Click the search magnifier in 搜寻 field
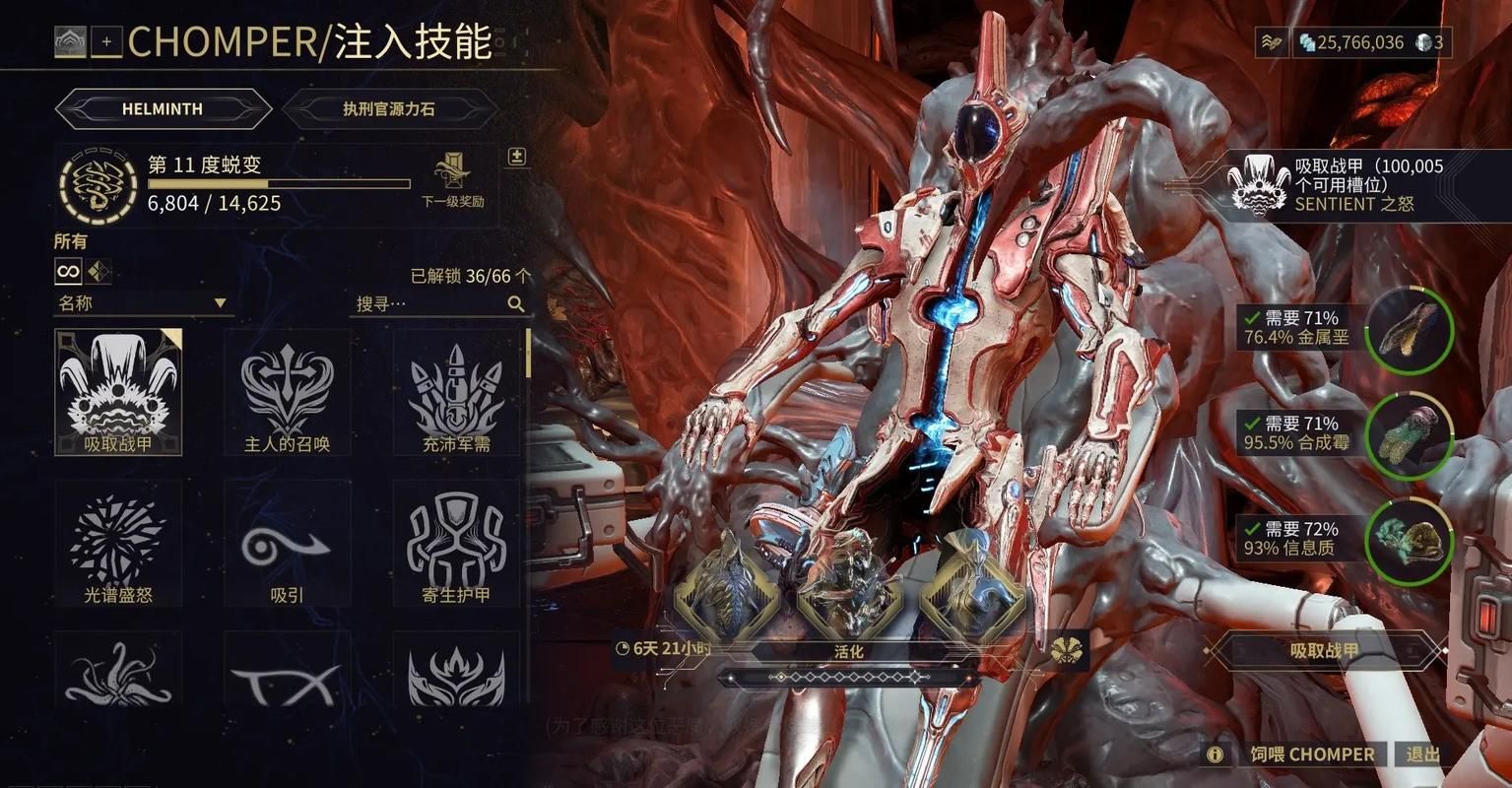 coord(516,303)
